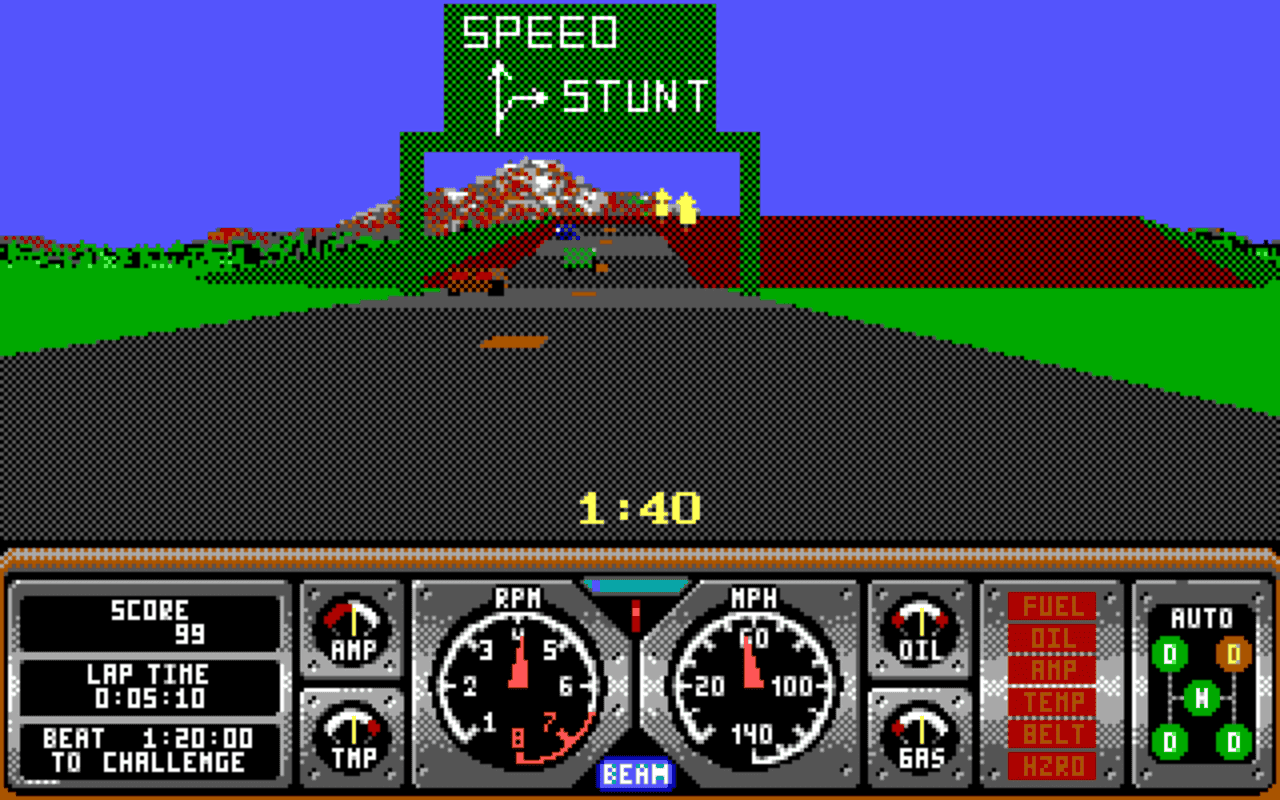Click the yellow 1:40 countdown timer
The image size is (1280, 800).
pos(640,507)
